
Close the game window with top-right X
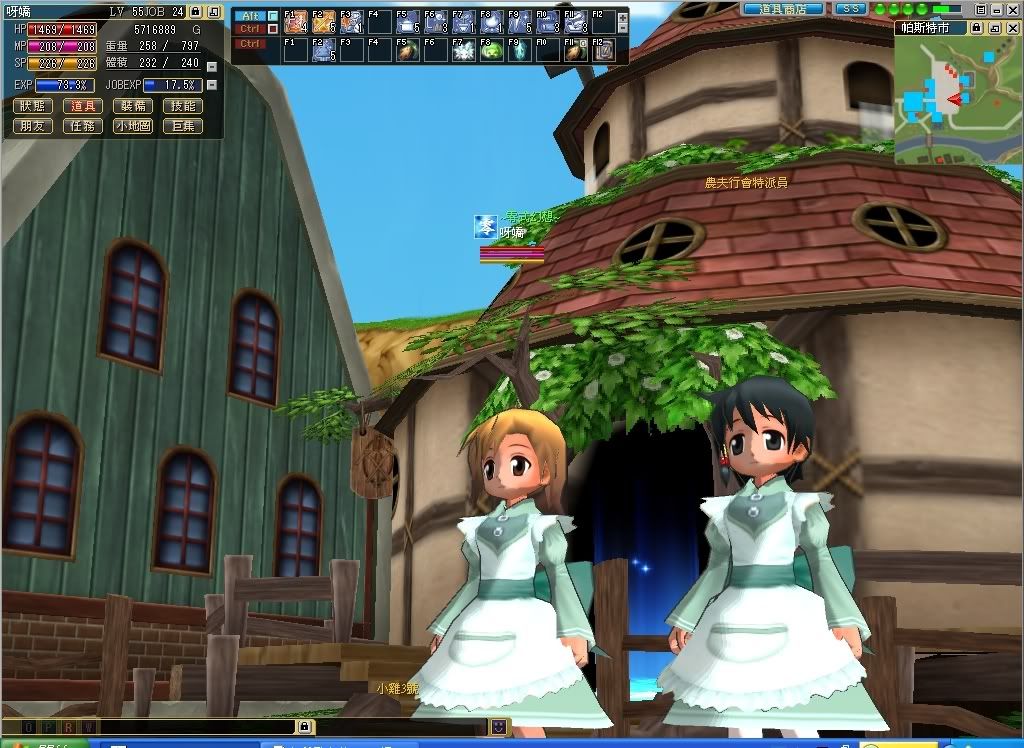pos(1013,8)
